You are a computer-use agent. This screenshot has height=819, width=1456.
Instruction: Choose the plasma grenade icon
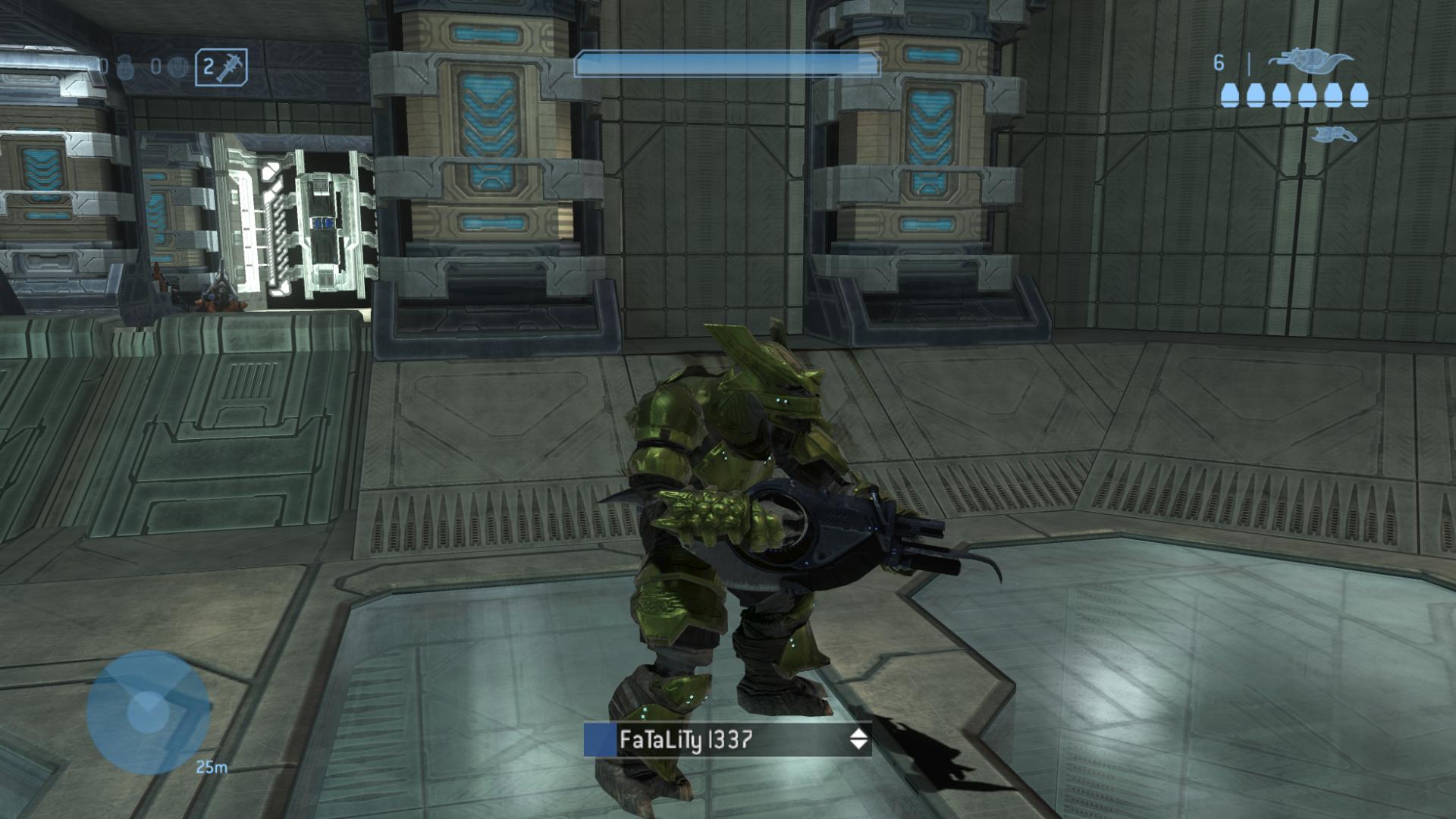[176, 67]
